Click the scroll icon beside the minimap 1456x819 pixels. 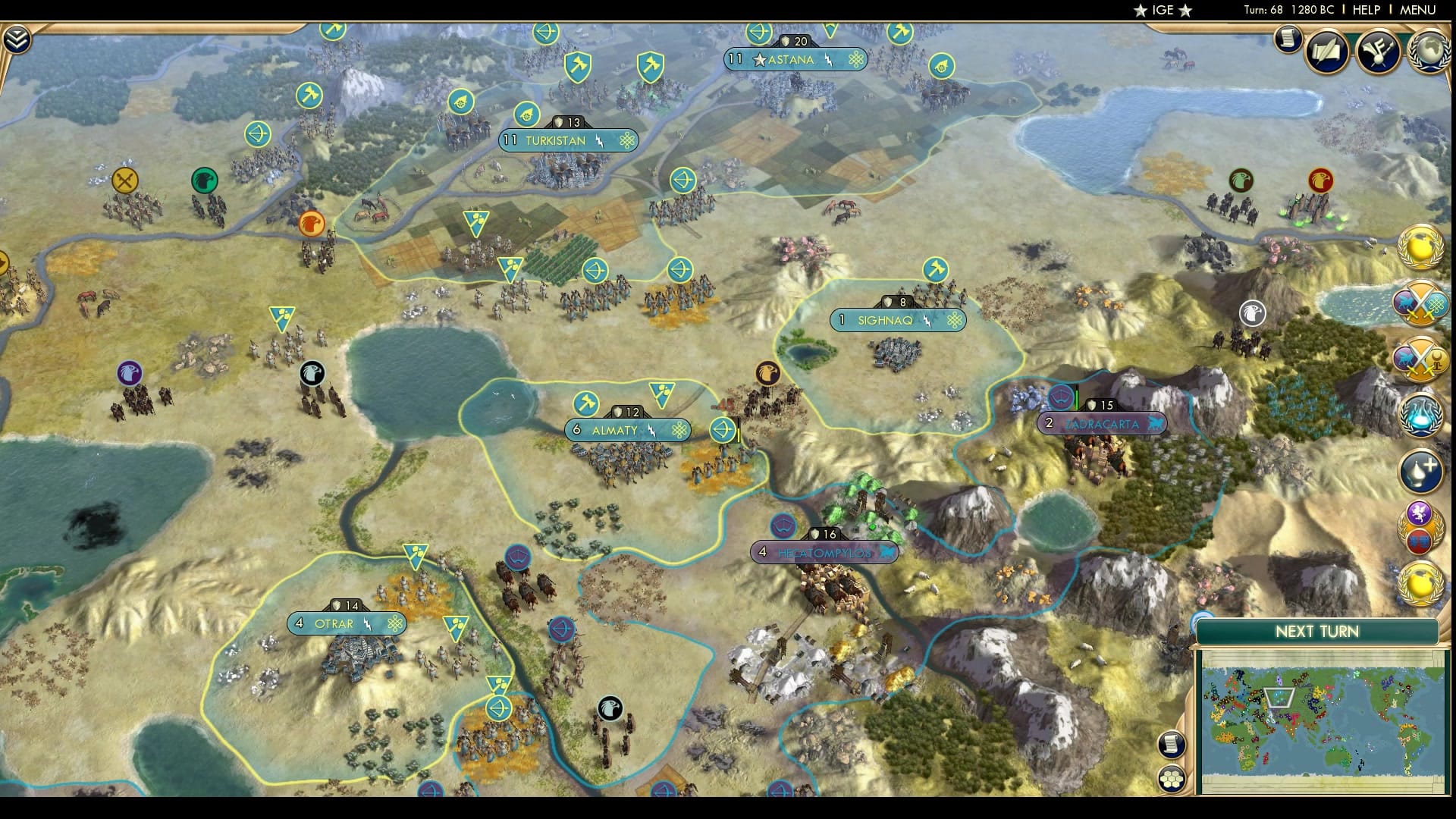click(1172, 745)
